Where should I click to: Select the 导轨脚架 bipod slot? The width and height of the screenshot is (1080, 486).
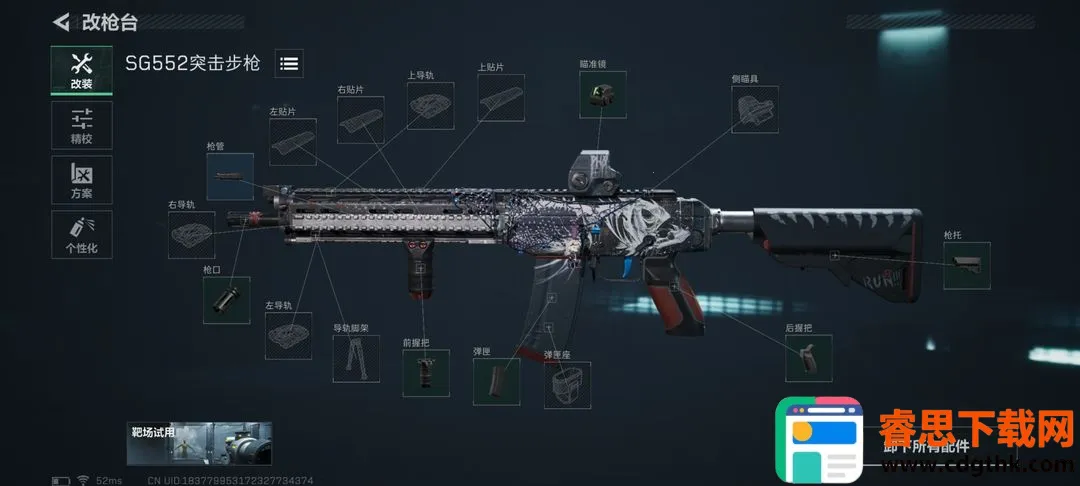point(356,358)
